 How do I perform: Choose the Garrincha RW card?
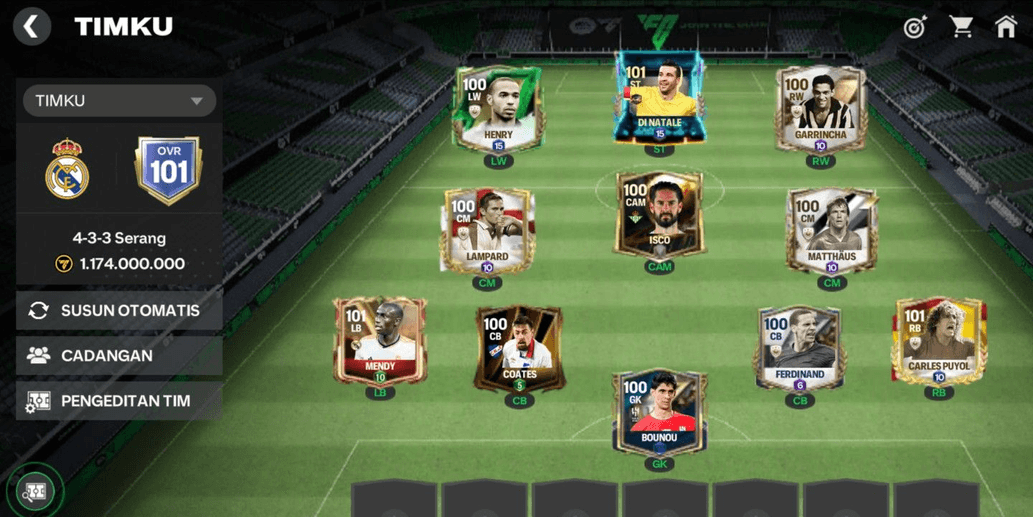click(x=820, y=108)
